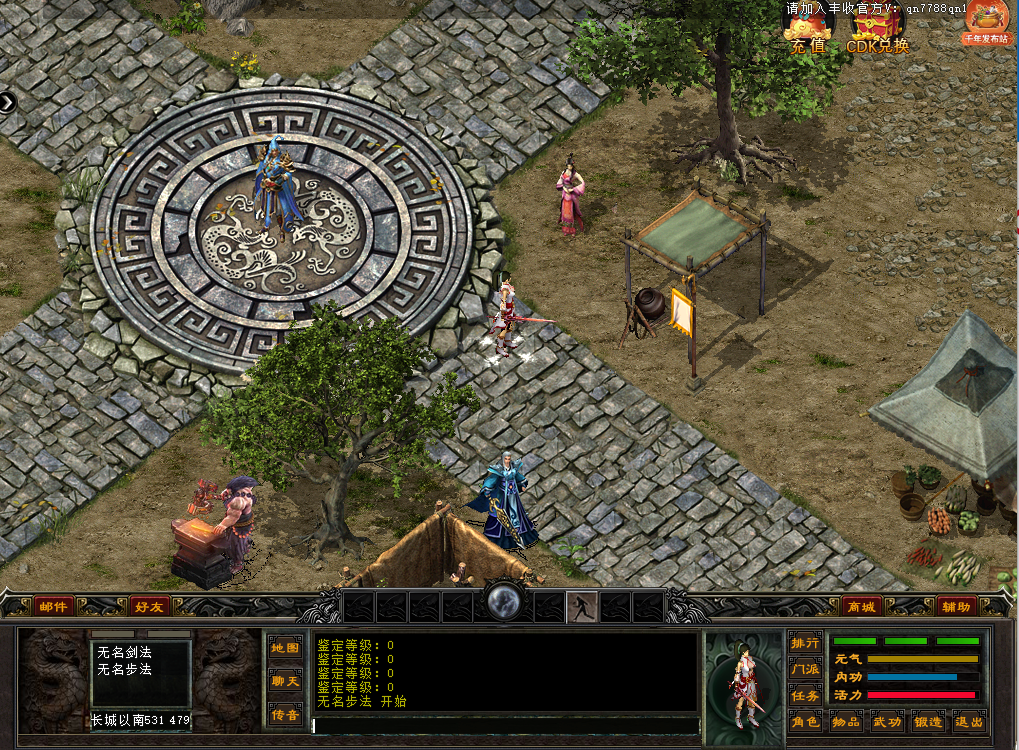This screenshot has width=1019, height=750.
Task: Open the 聊天 chat button
Action: [x=285, y=681]
